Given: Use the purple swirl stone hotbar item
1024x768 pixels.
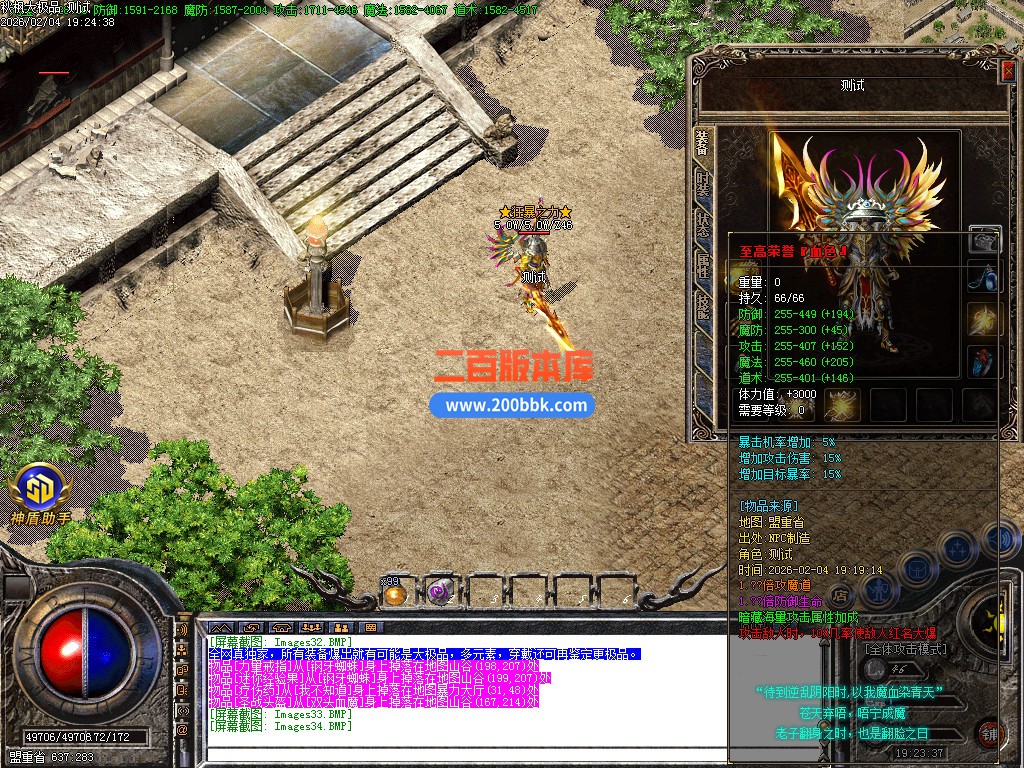Looking at the screenshot, I should [x=438, y=593].
